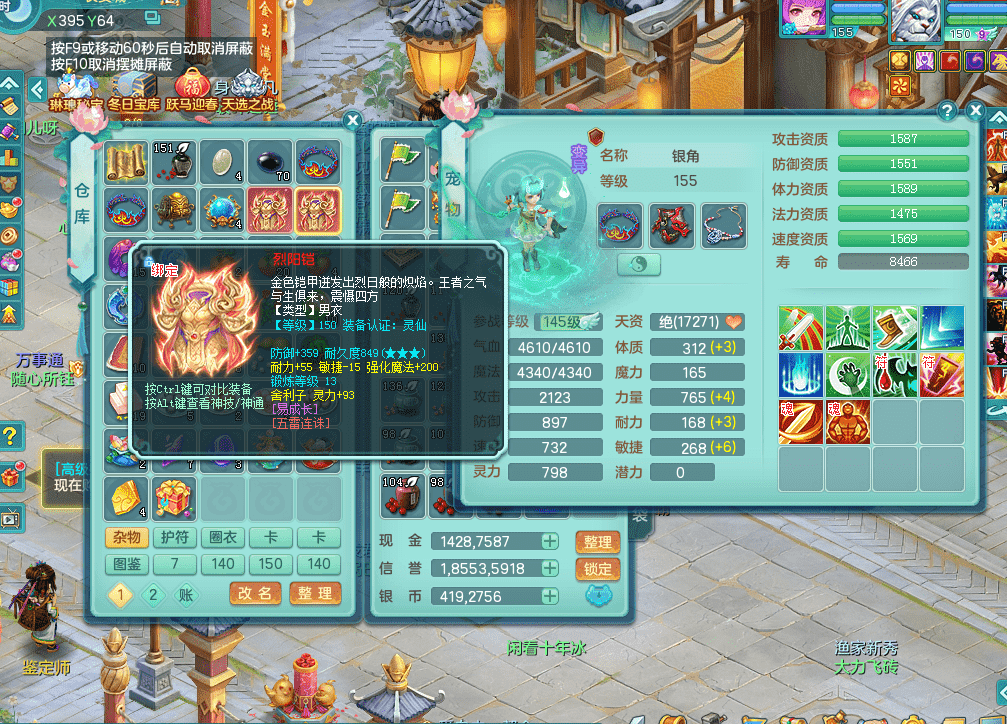The height and width of the screenshot is (724, 1007).
Task: Pick the colorful gift box item
Action: pyautogui.click(x=174, y=497)
